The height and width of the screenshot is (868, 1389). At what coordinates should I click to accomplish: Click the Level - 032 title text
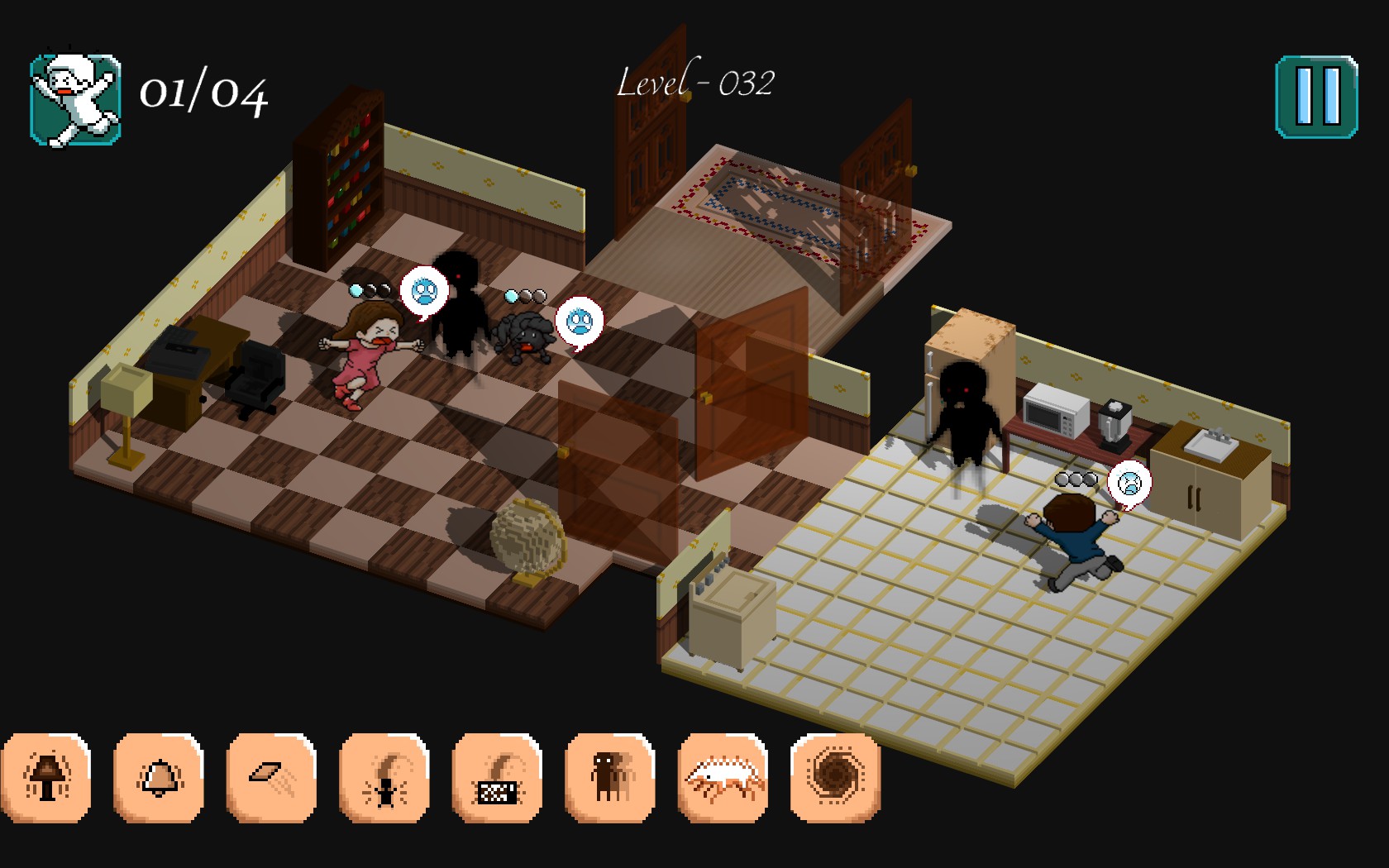(696, 83)
